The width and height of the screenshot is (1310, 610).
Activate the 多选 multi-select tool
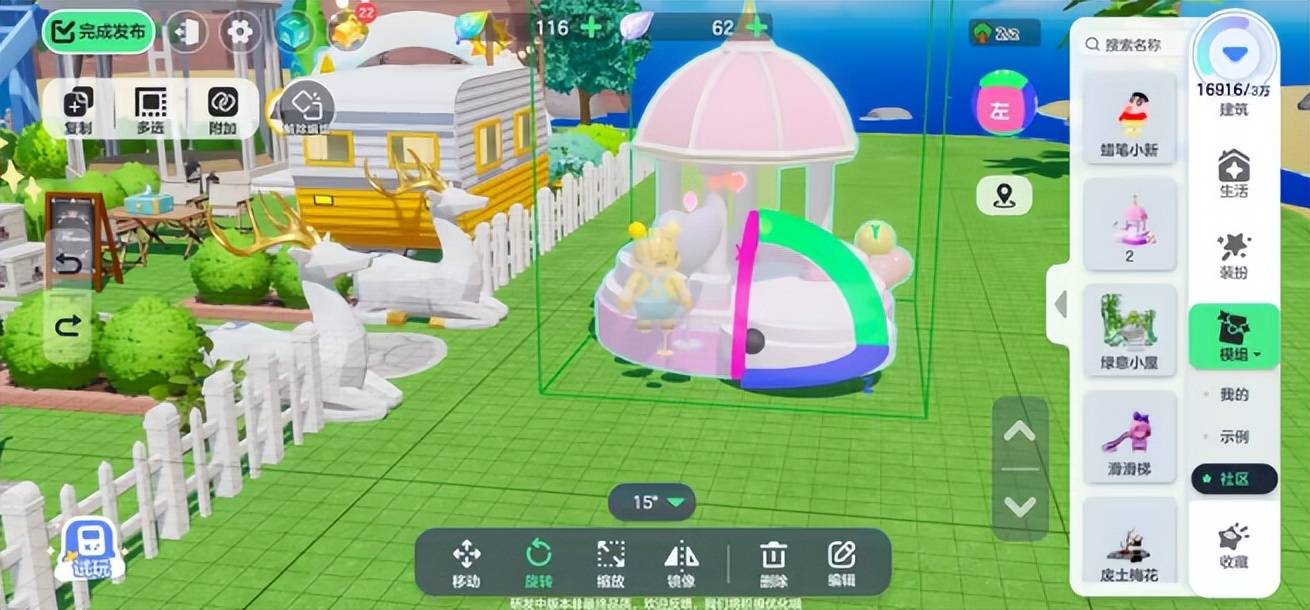(x=150, y=109)
